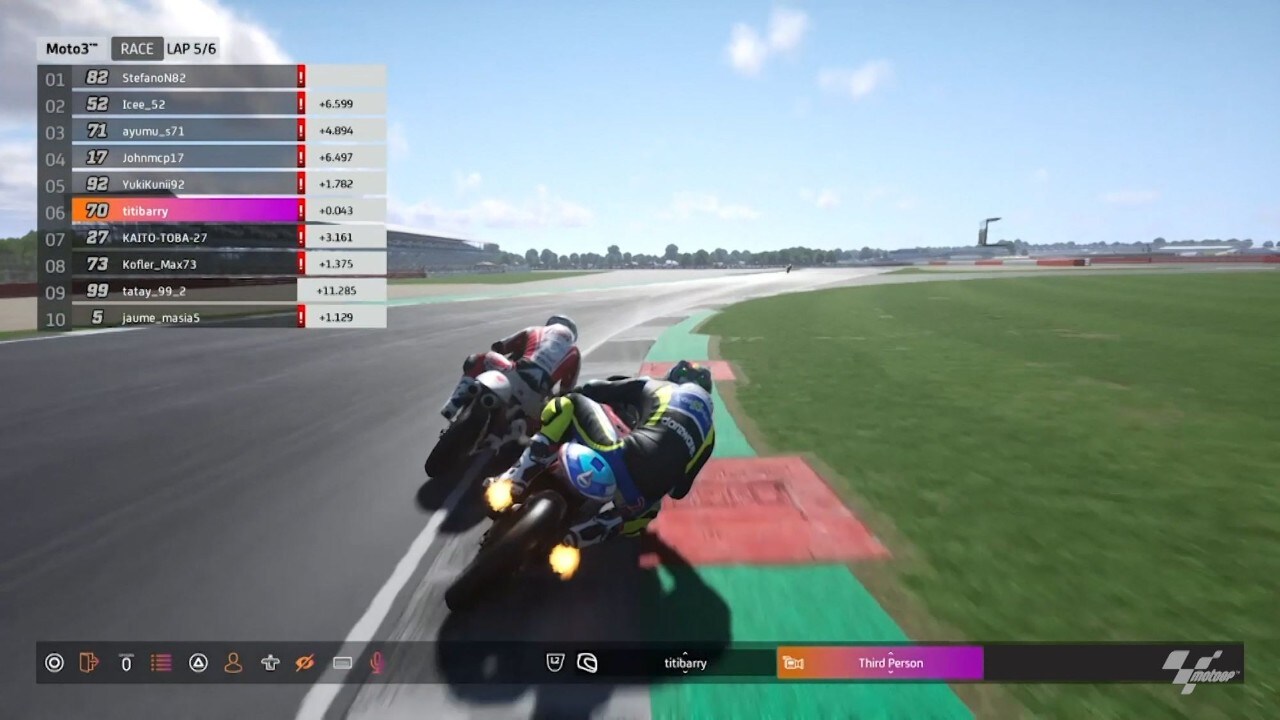
Task: Choose KAITO-TOBA-27 in the standings
Action: [185, 238]
